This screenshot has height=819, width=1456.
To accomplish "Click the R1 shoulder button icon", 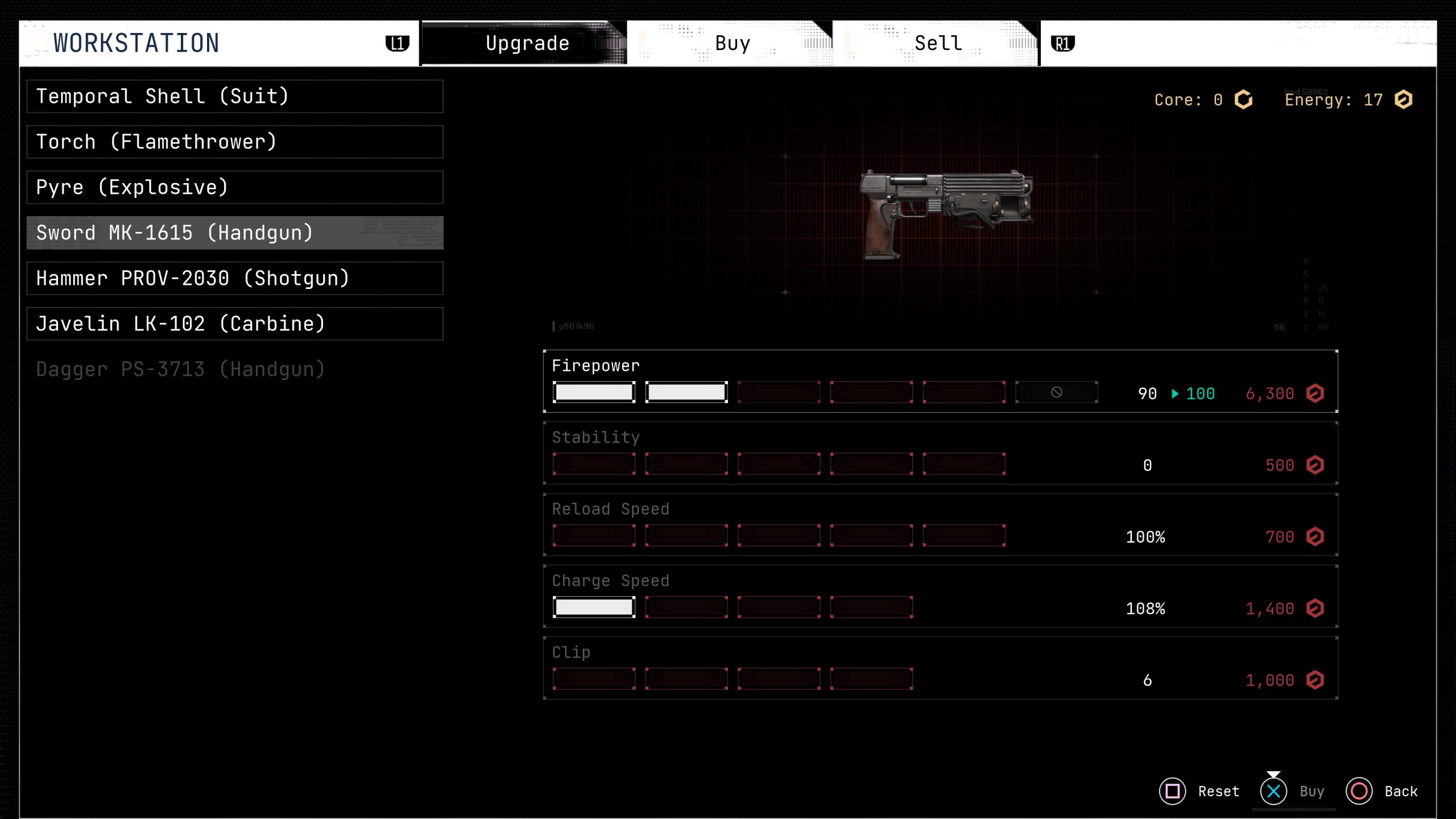I will click(1062, 43).
